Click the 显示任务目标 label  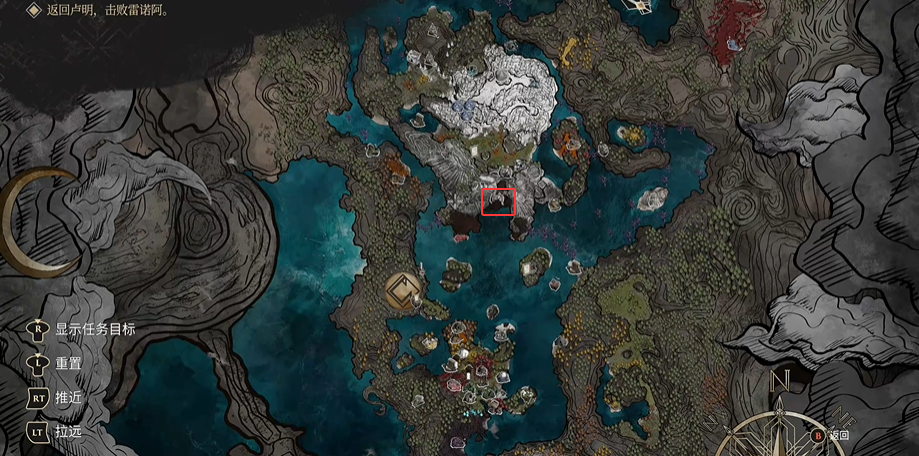click(x=94, y=329)
